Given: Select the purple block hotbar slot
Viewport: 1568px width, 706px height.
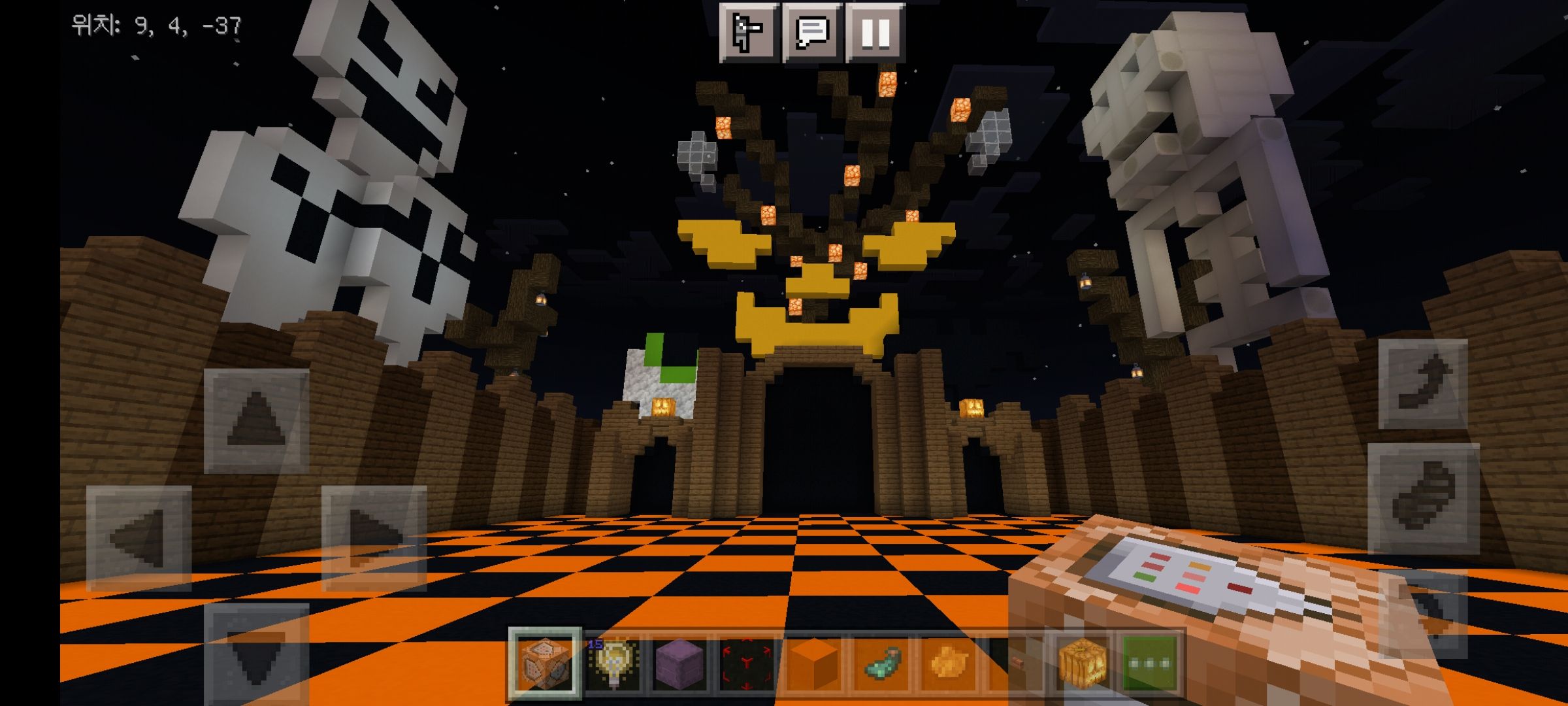Looking at the screenshot, I should pos(679,664).
